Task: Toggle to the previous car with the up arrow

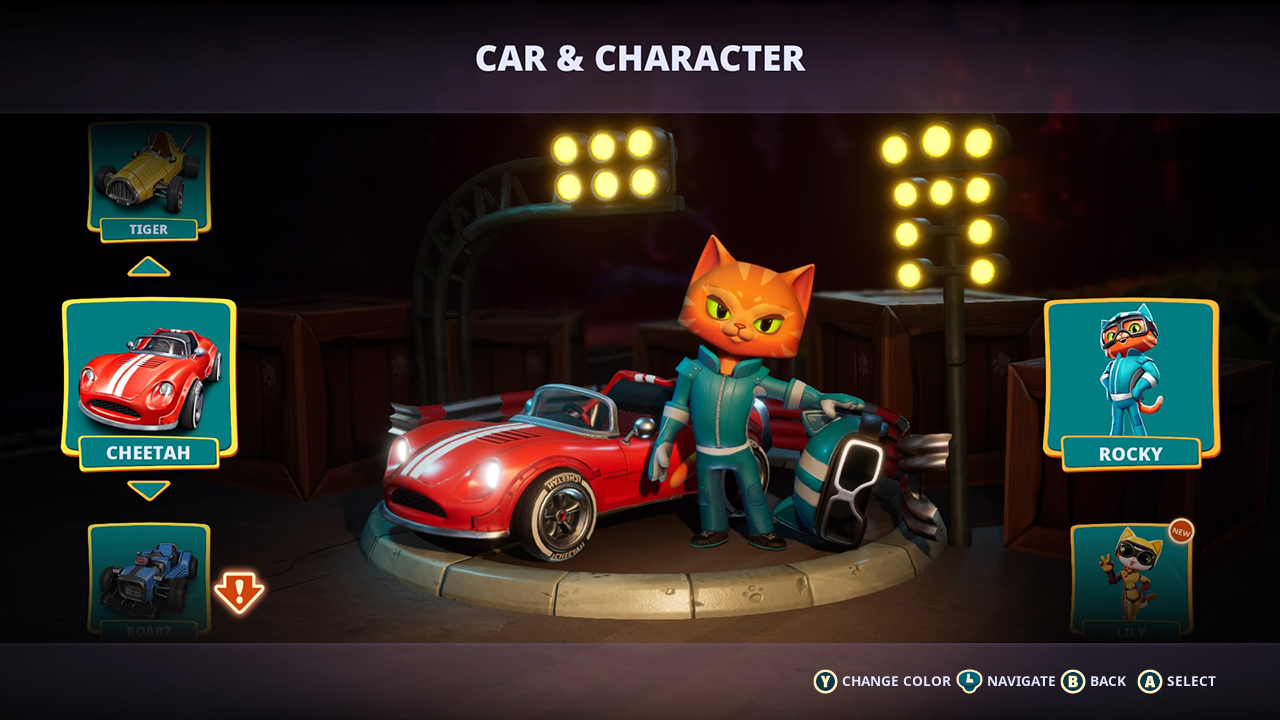Action: click(148, 267)
